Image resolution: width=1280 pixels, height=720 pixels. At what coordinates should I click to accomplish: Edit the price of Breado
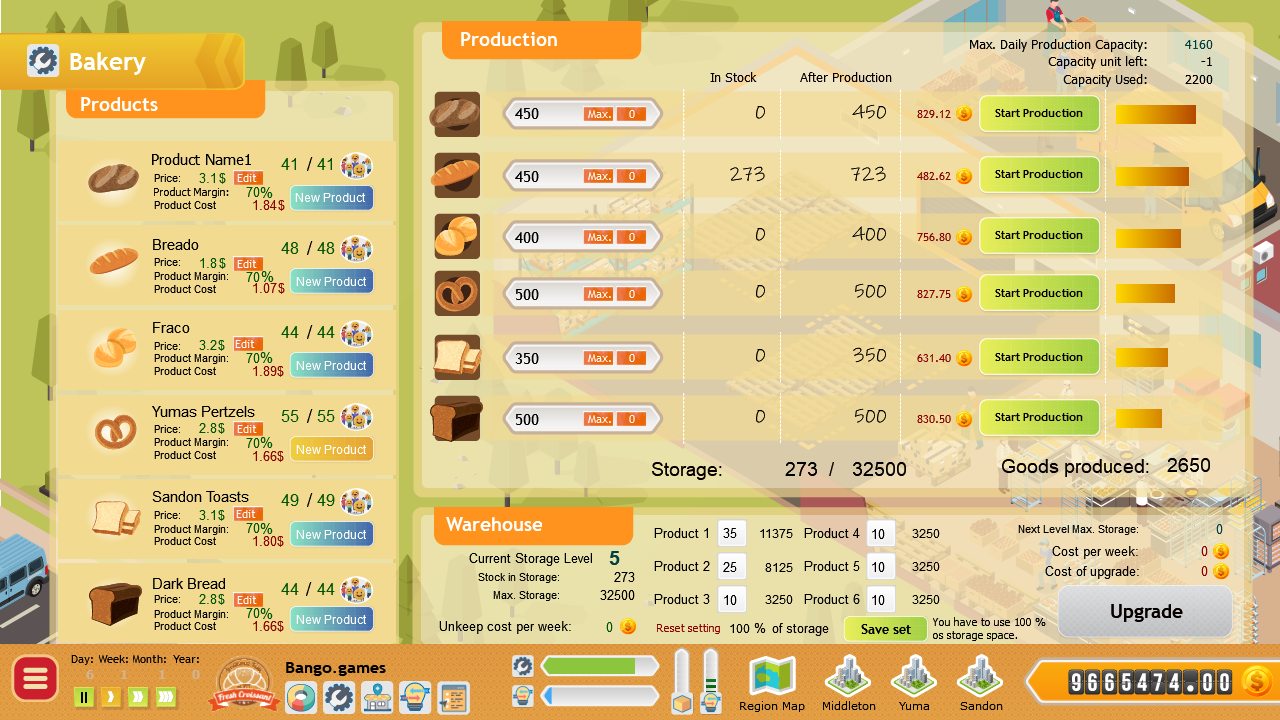click(x=246, y=263)
